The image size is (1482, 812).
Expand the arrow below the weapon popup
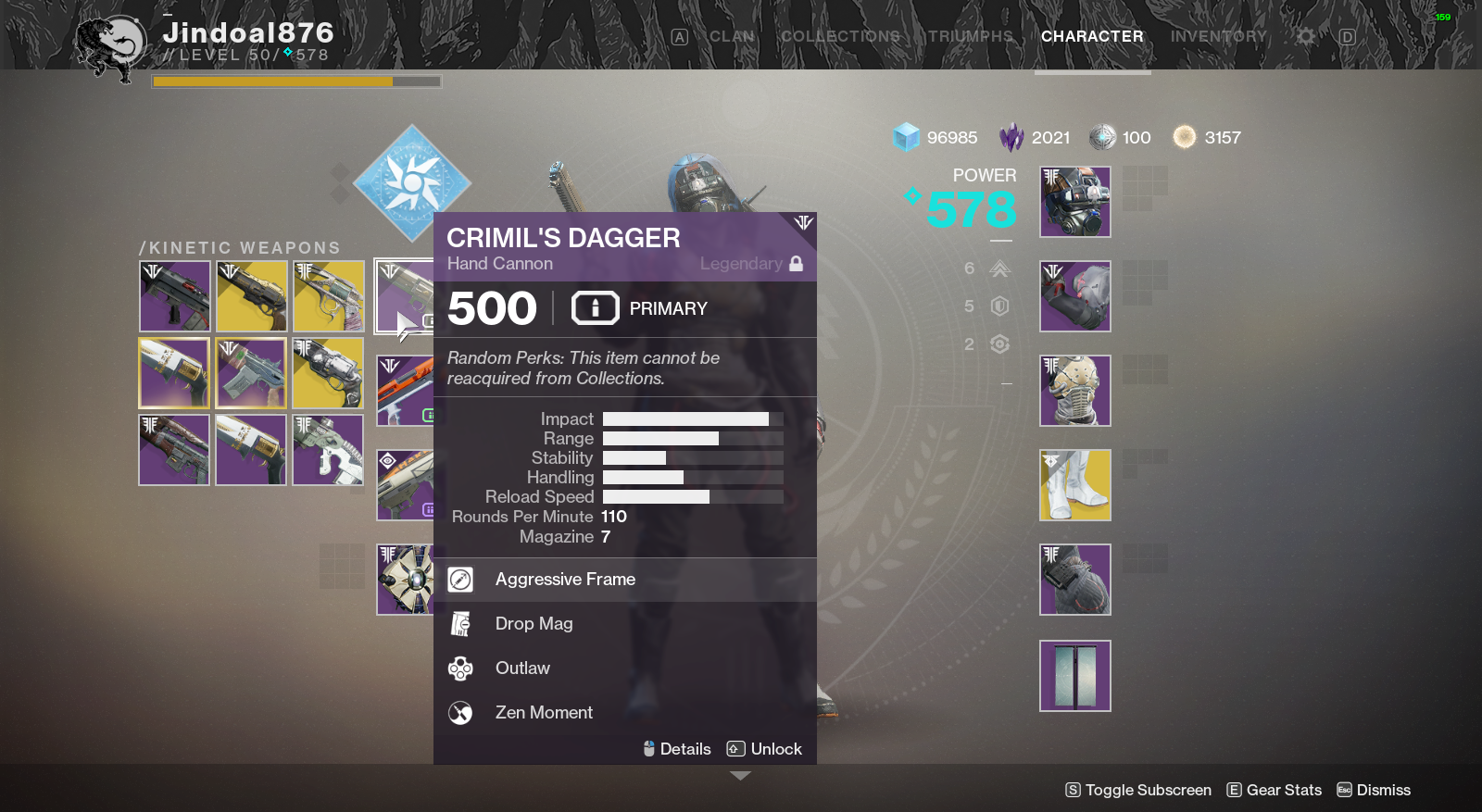(x=740, y=776)
